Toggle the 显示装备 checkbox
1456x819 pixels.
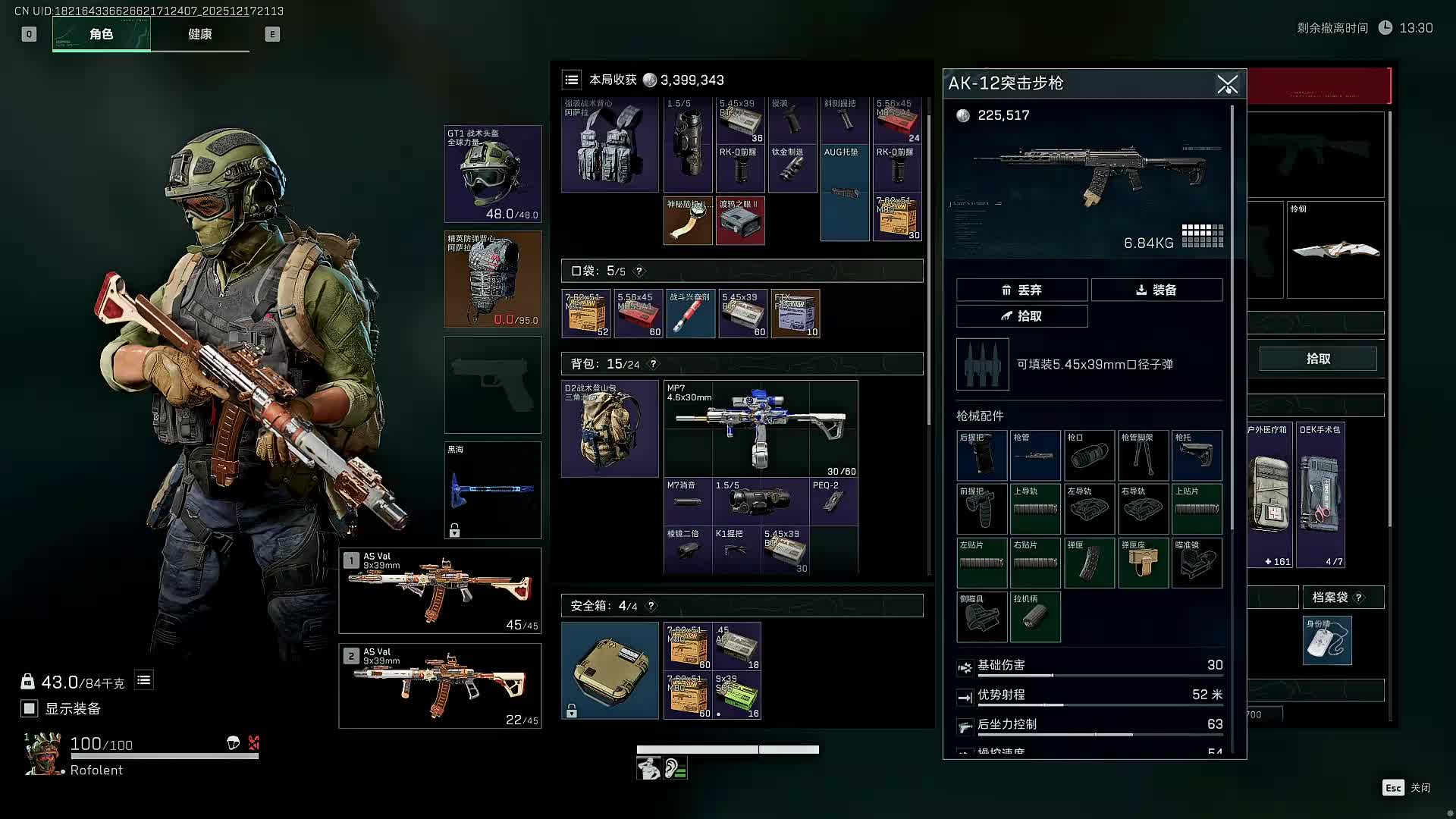[x=30, y=708]
